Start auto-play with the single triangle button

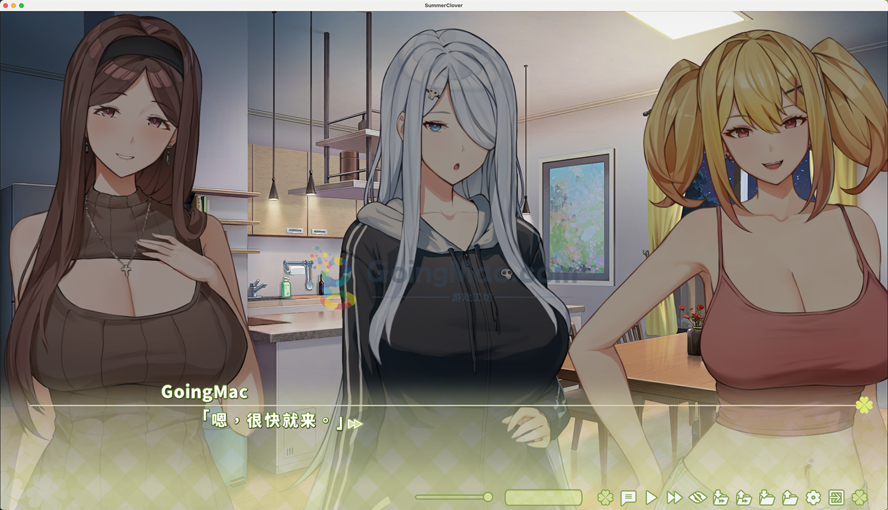(x=651, y=497)
